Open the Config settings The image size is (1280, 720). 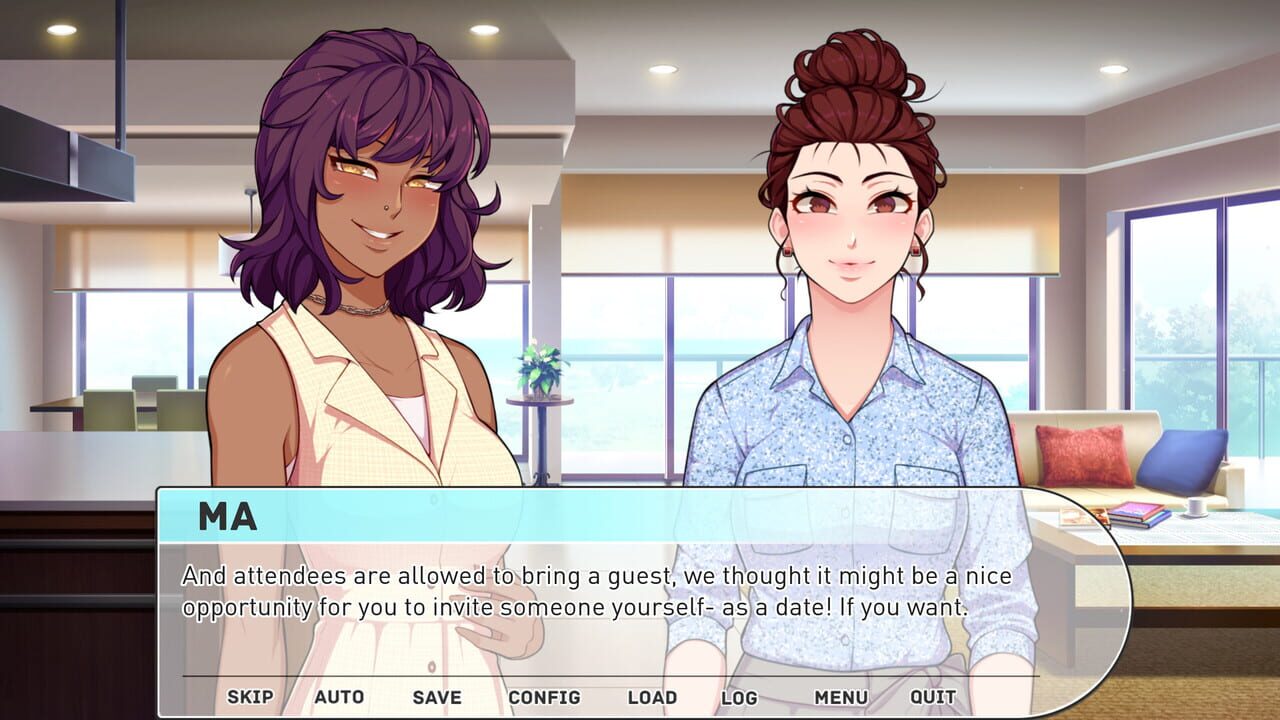coord(543,697)
